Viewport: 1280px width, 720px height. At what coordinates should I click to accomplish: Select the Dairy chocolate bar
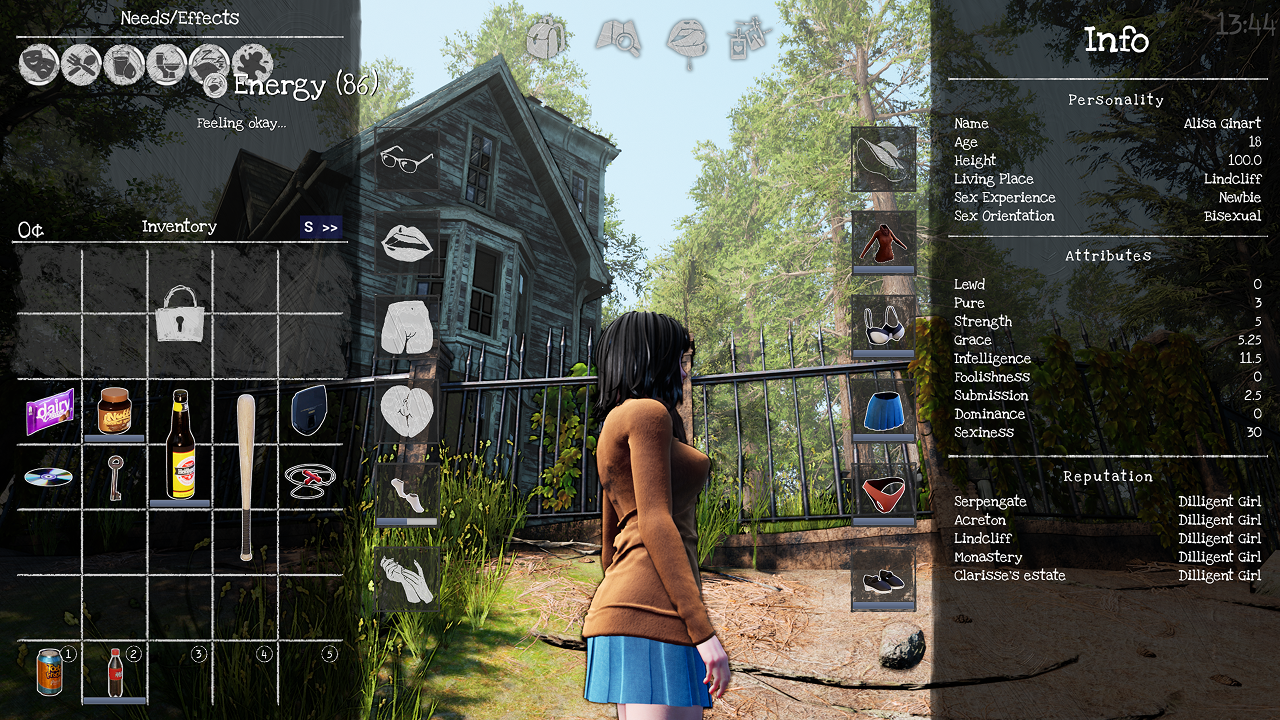(x=50, y=411)
